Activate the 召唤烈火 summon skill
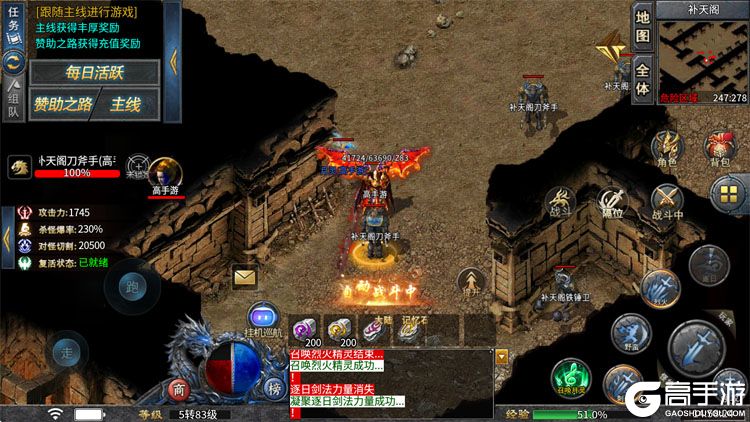The width and height of the screenshot is (750, 422). [x=569, y=379]
